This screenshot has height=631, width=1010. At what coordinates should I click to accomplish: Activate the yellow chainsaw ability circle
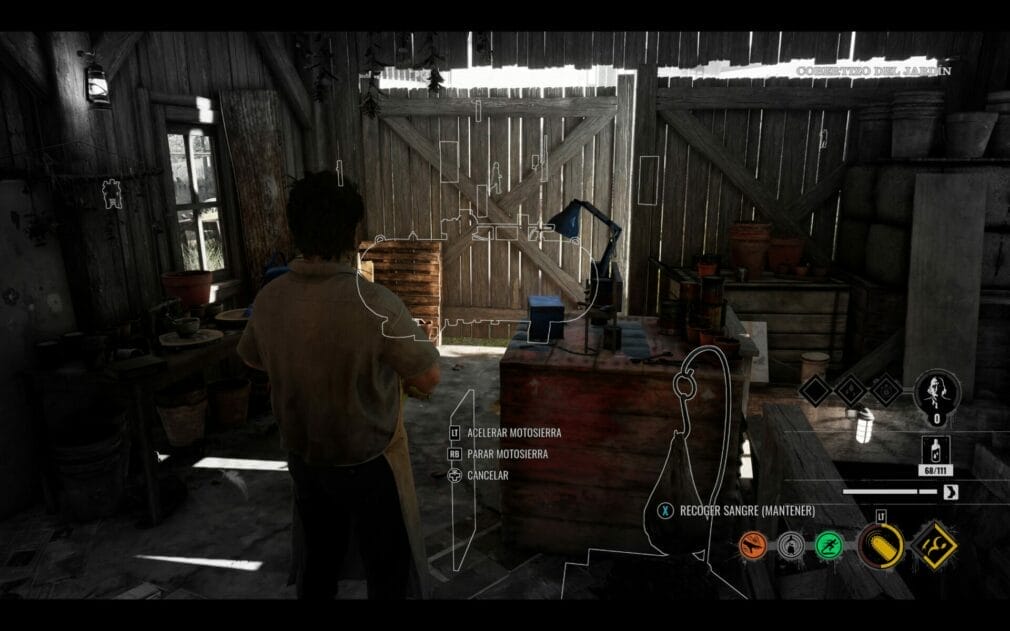coord(880,546)
